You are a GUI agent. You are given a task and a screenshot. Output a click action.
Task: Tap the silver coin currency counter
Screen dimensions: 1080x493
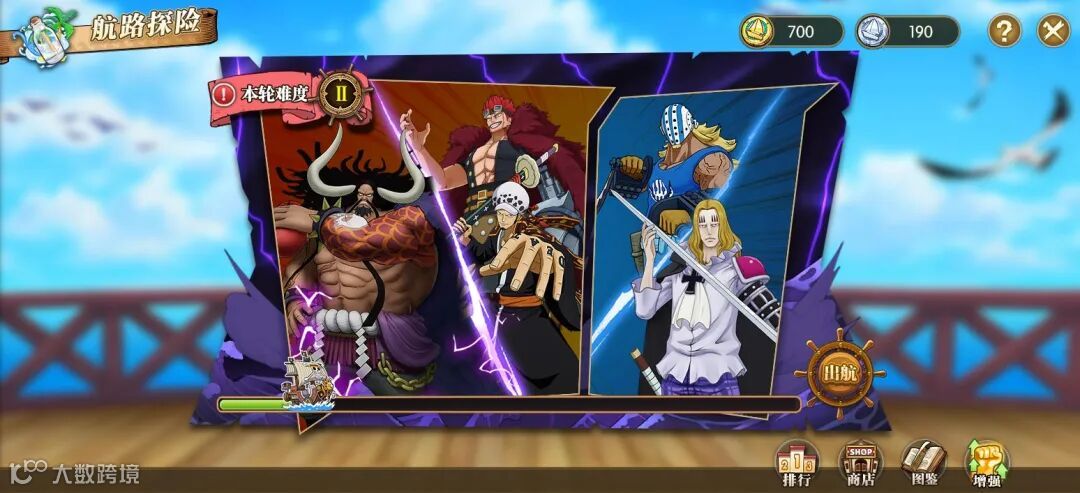click(x=907, y=31)
